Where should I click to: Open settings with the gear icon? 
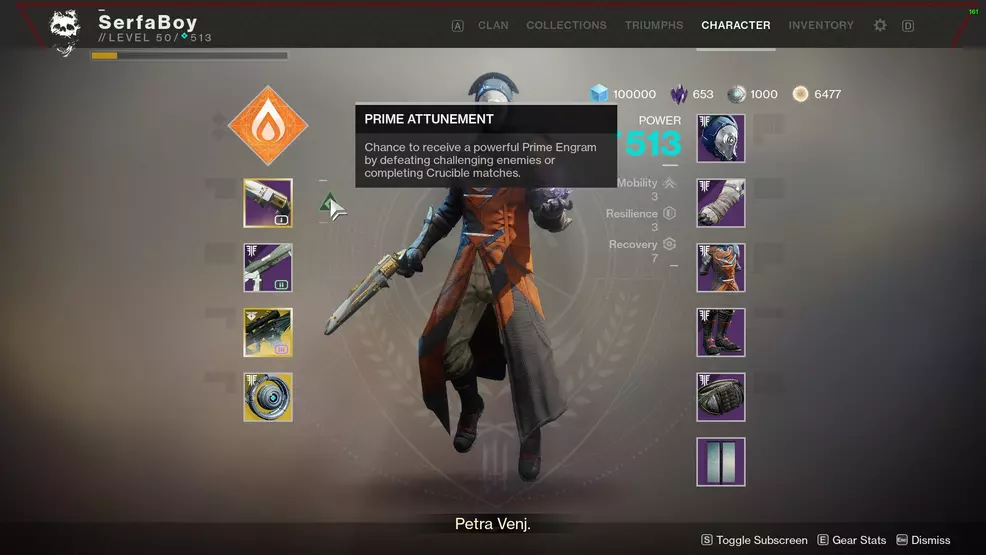point(880,25)
